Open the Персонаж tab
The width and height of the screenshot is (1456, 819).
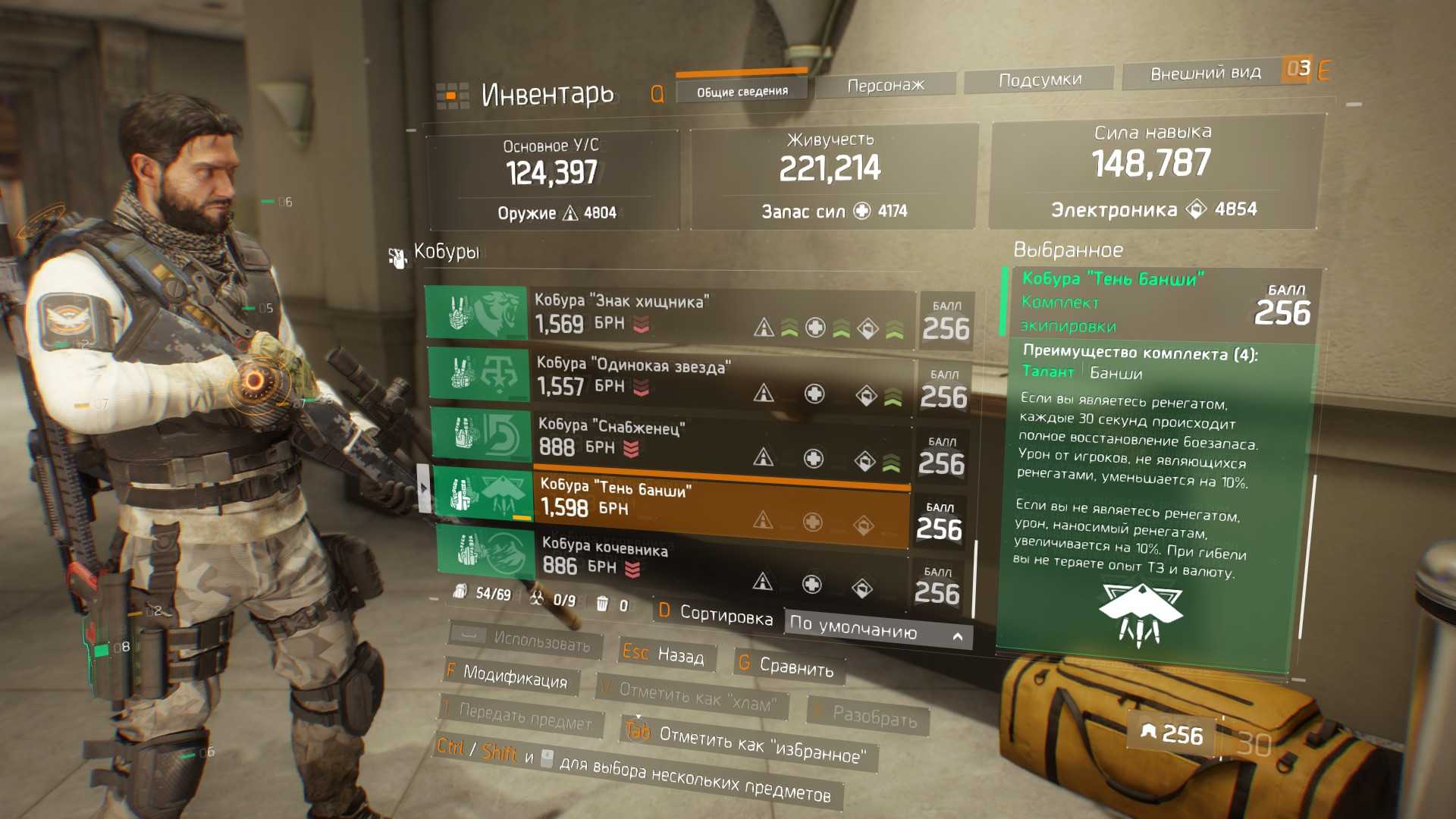coord(885,85)
